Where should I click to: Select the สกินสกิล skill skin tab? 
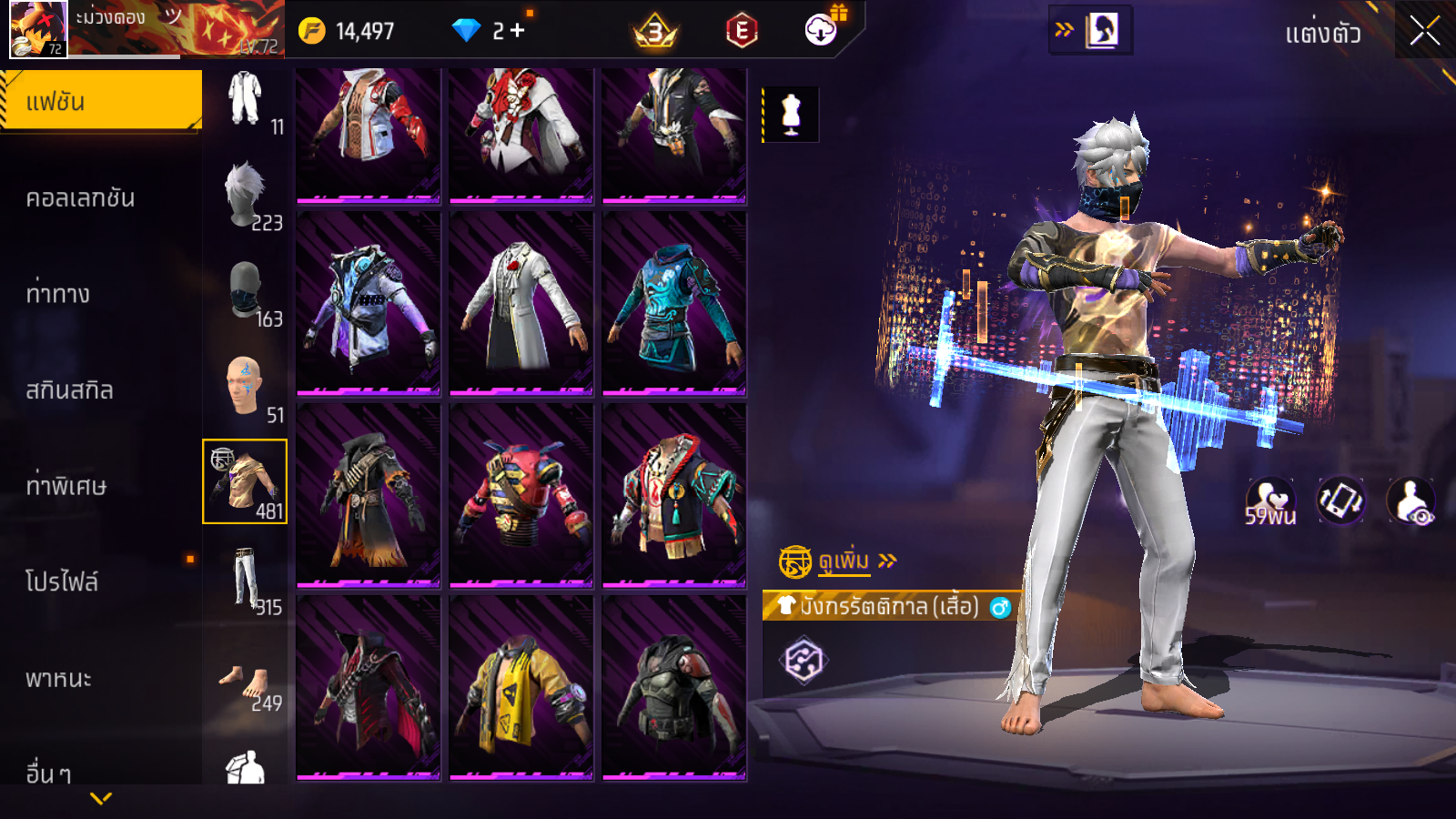click(70, 390)
